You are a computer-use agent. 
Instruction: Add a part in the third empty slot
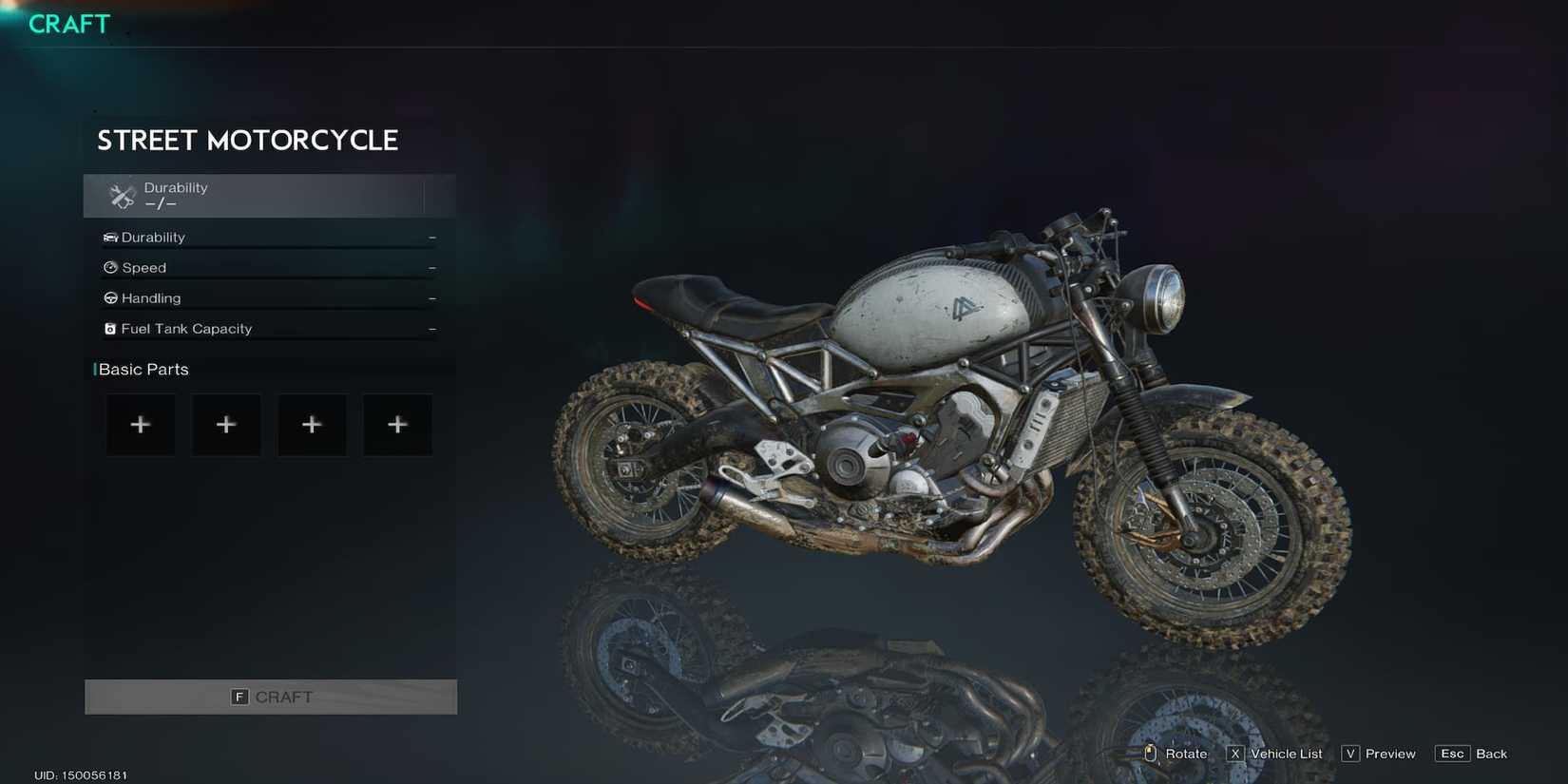pos(312,425)
